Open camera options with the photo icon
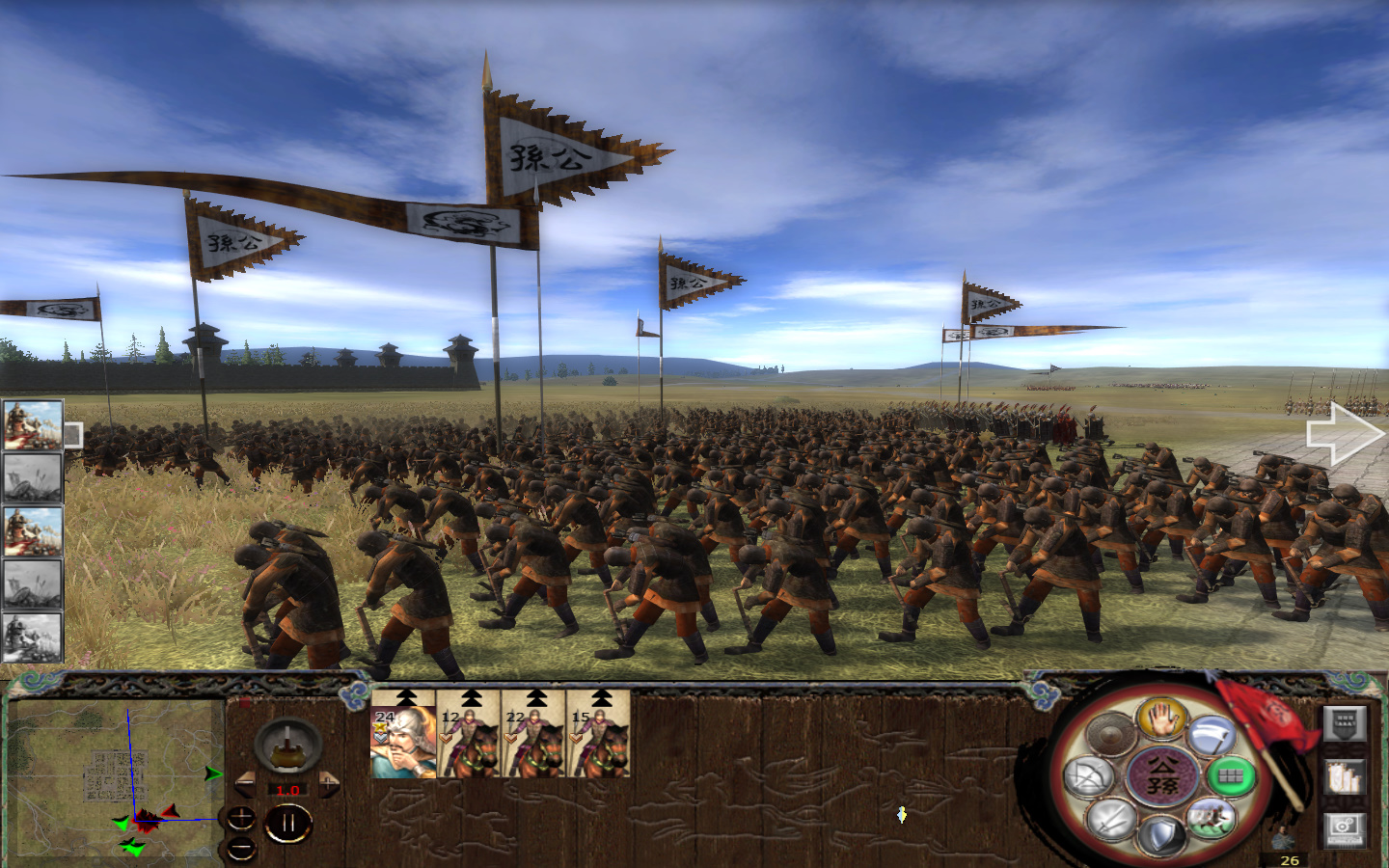This screenshot has height=868, width=1389. (x=1344, y=830)
